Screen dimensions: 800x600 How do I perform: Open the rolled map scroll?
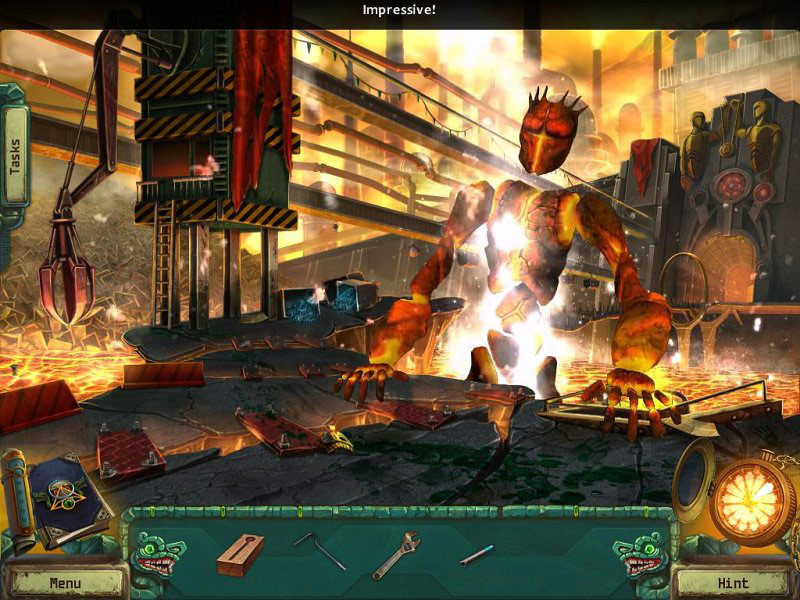pyautogui.click(x=15, y=491)
